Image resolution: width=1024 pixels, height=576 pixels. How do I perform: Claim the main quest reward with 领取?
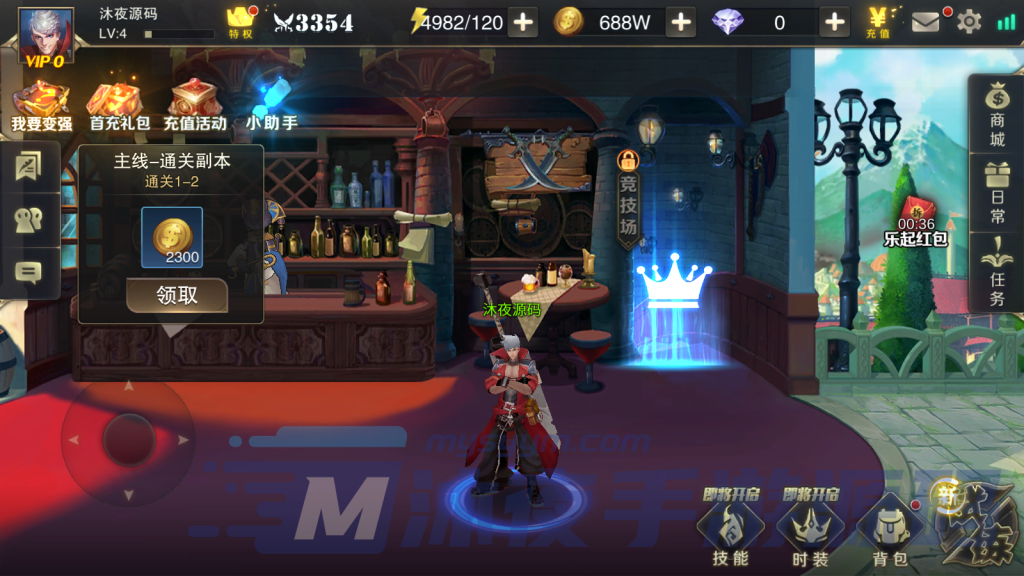pos(177,296)
